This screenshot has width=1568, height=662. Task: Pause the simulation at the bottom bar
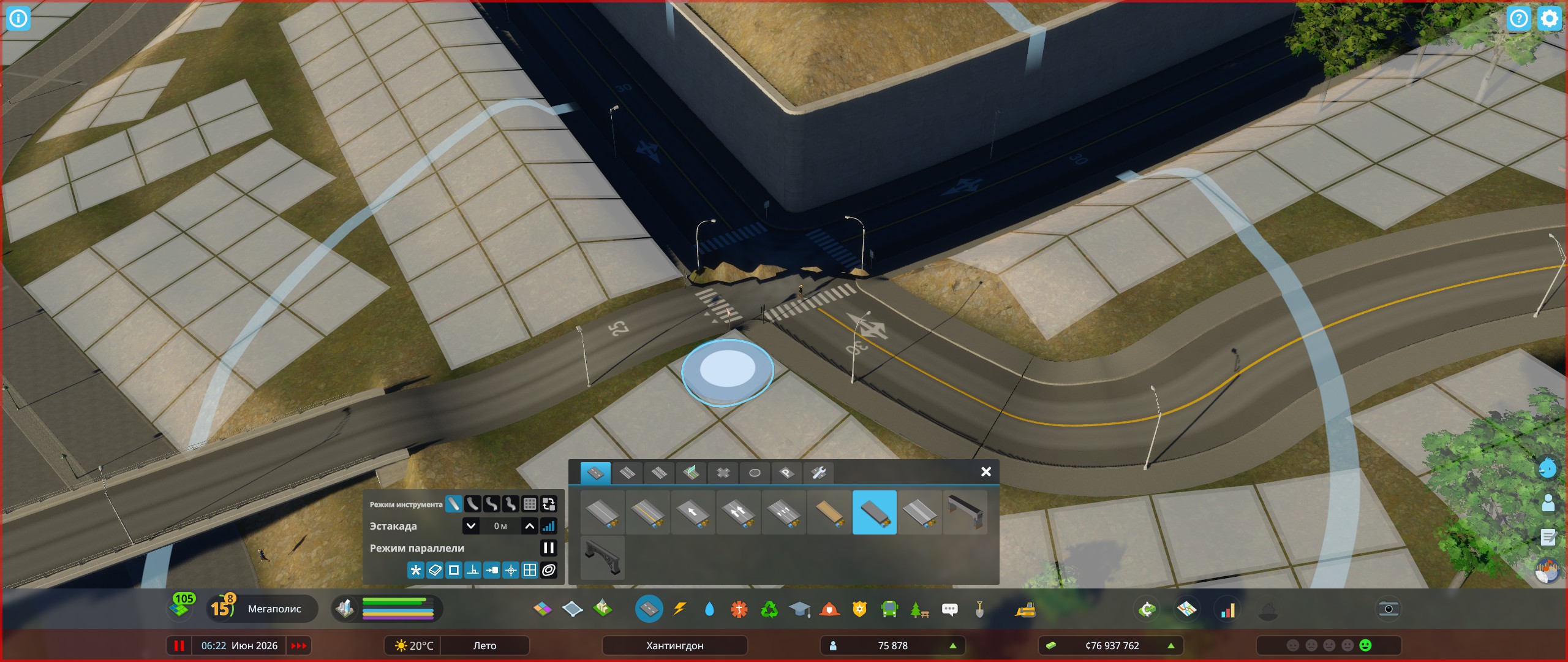179,645
